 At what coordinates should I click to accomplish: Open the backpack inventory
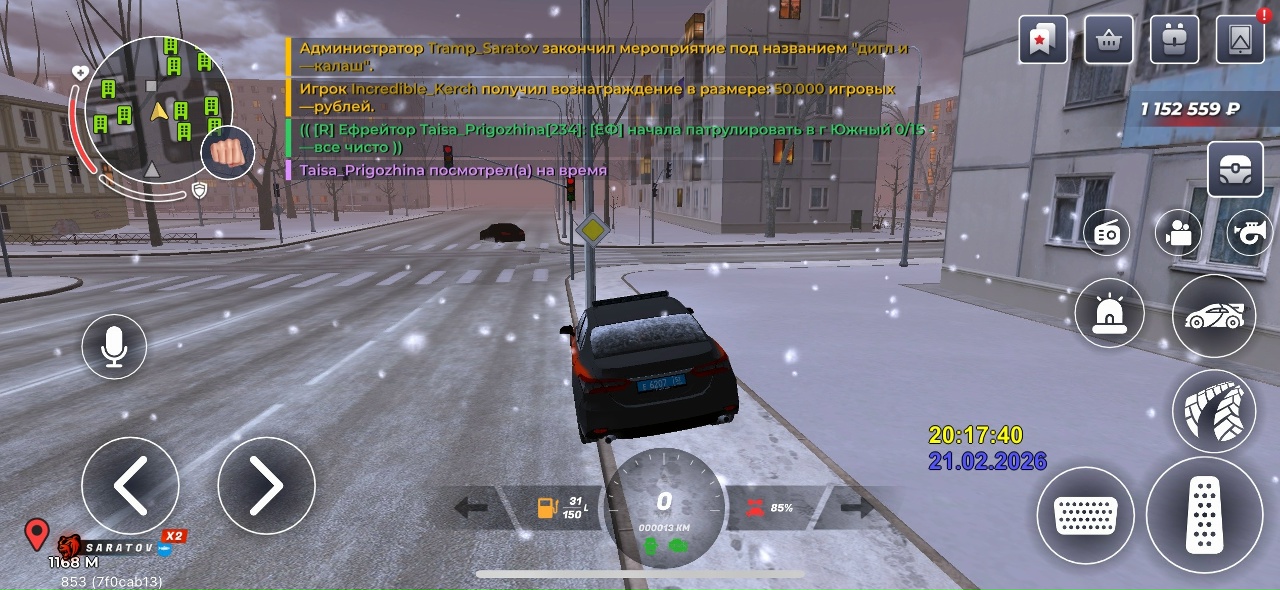1175,40
